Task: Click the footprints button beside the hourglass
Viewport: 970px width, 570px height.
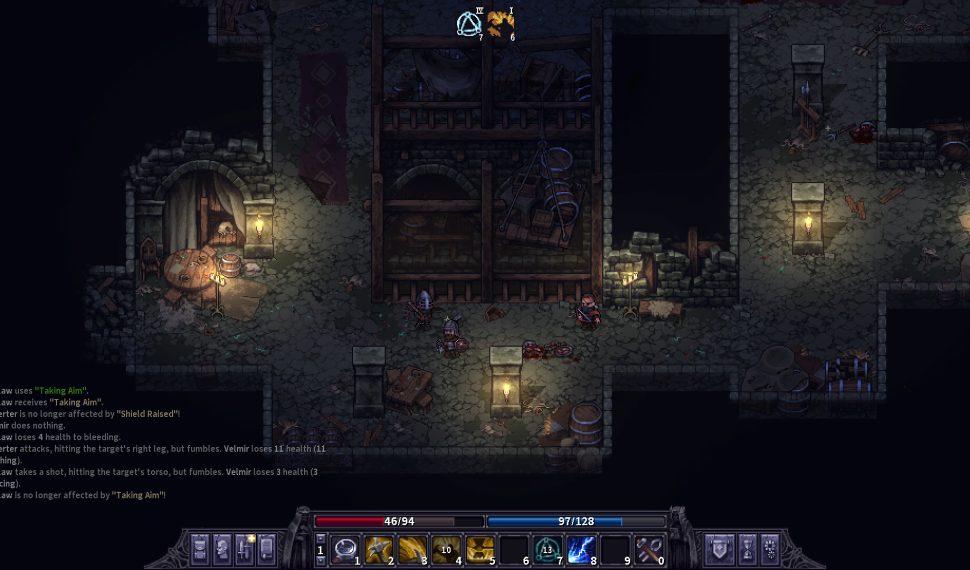Action: click(x=770, y=548)
